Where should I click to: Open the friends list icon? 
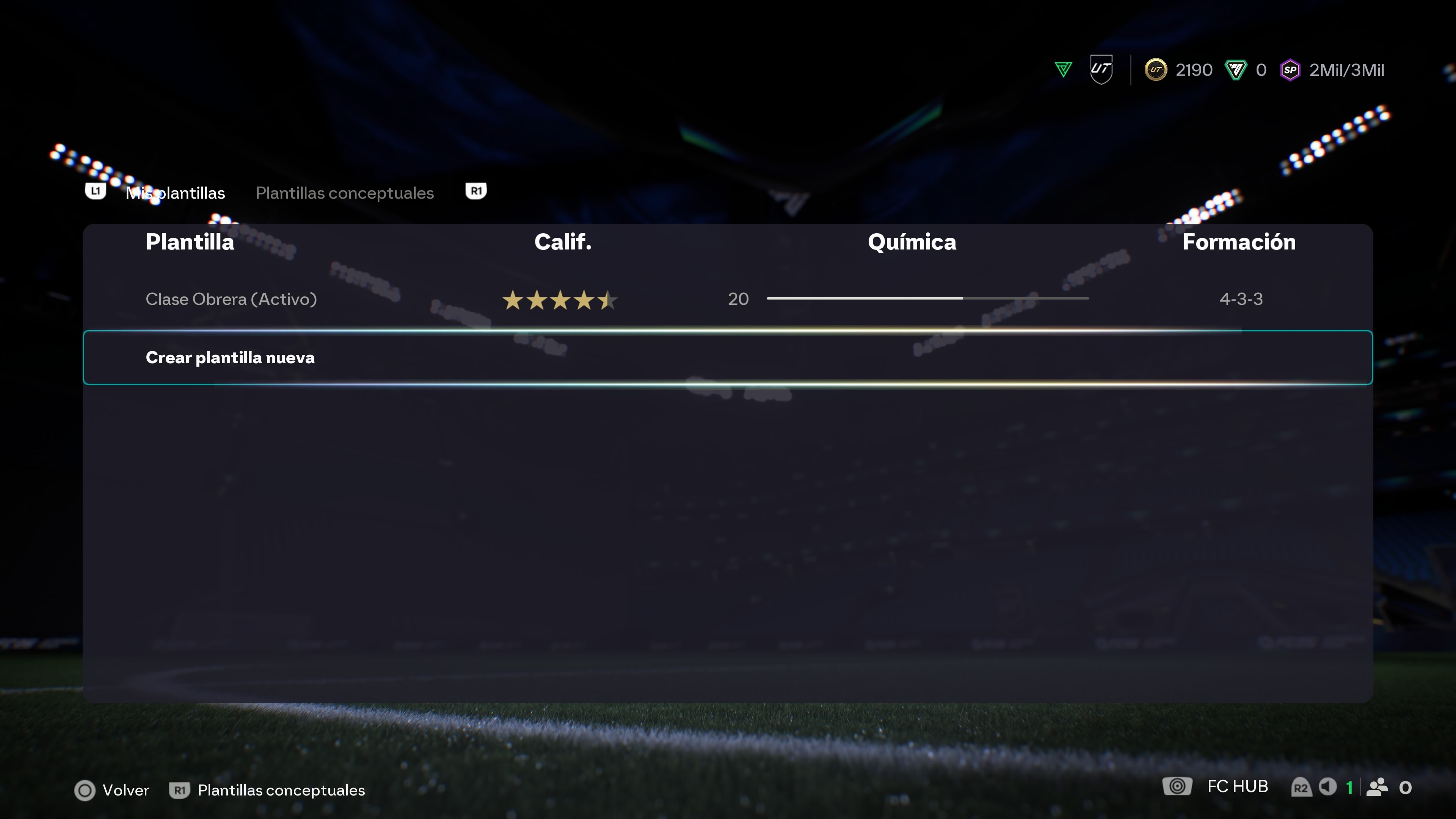1377,787
